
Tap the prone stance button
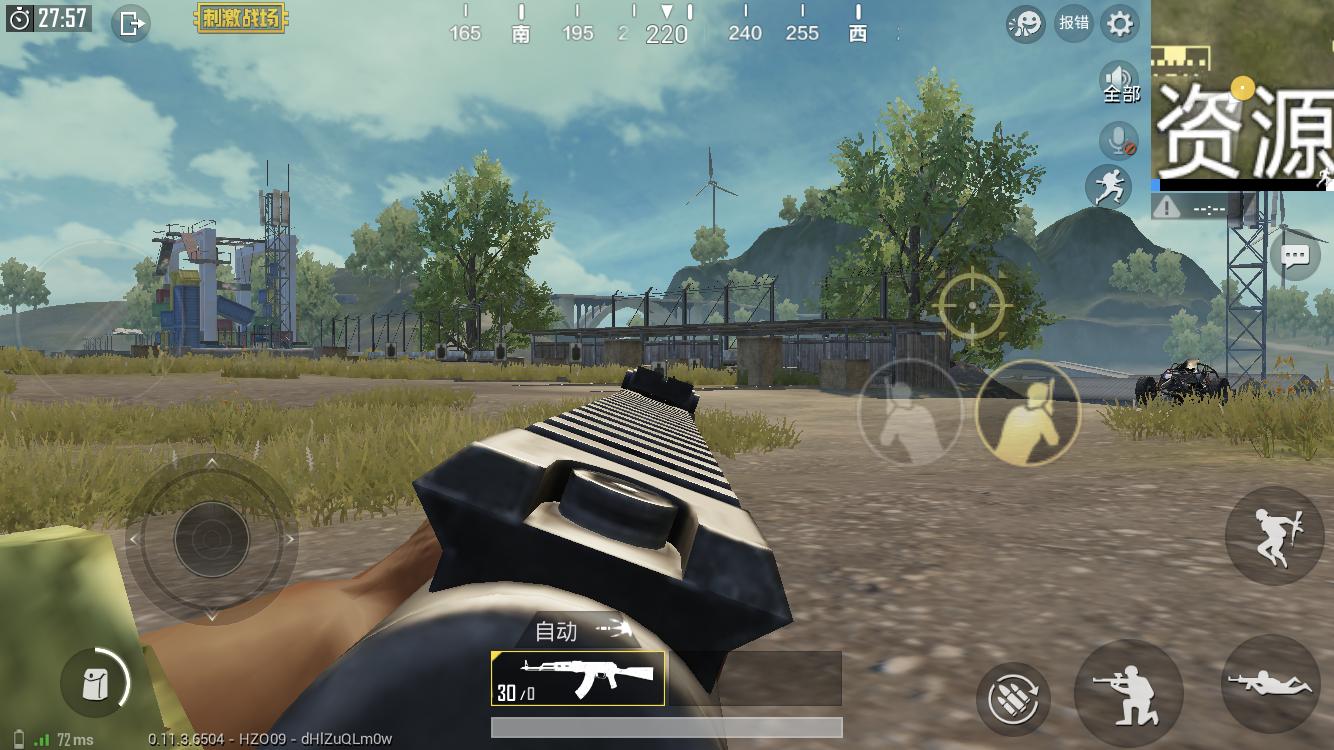[1270, 685]
